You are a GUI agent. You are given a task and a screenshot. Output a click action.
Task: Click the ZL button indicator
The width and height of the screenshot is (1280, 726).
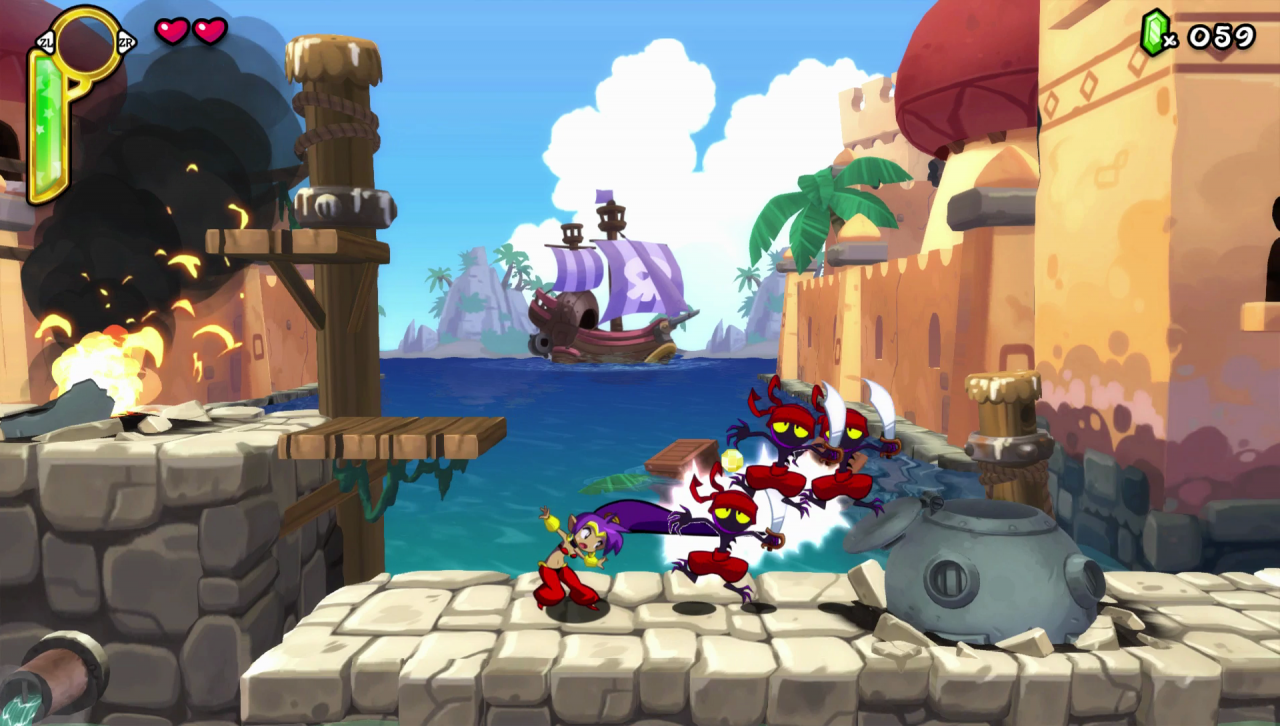[x=45, y=42]
